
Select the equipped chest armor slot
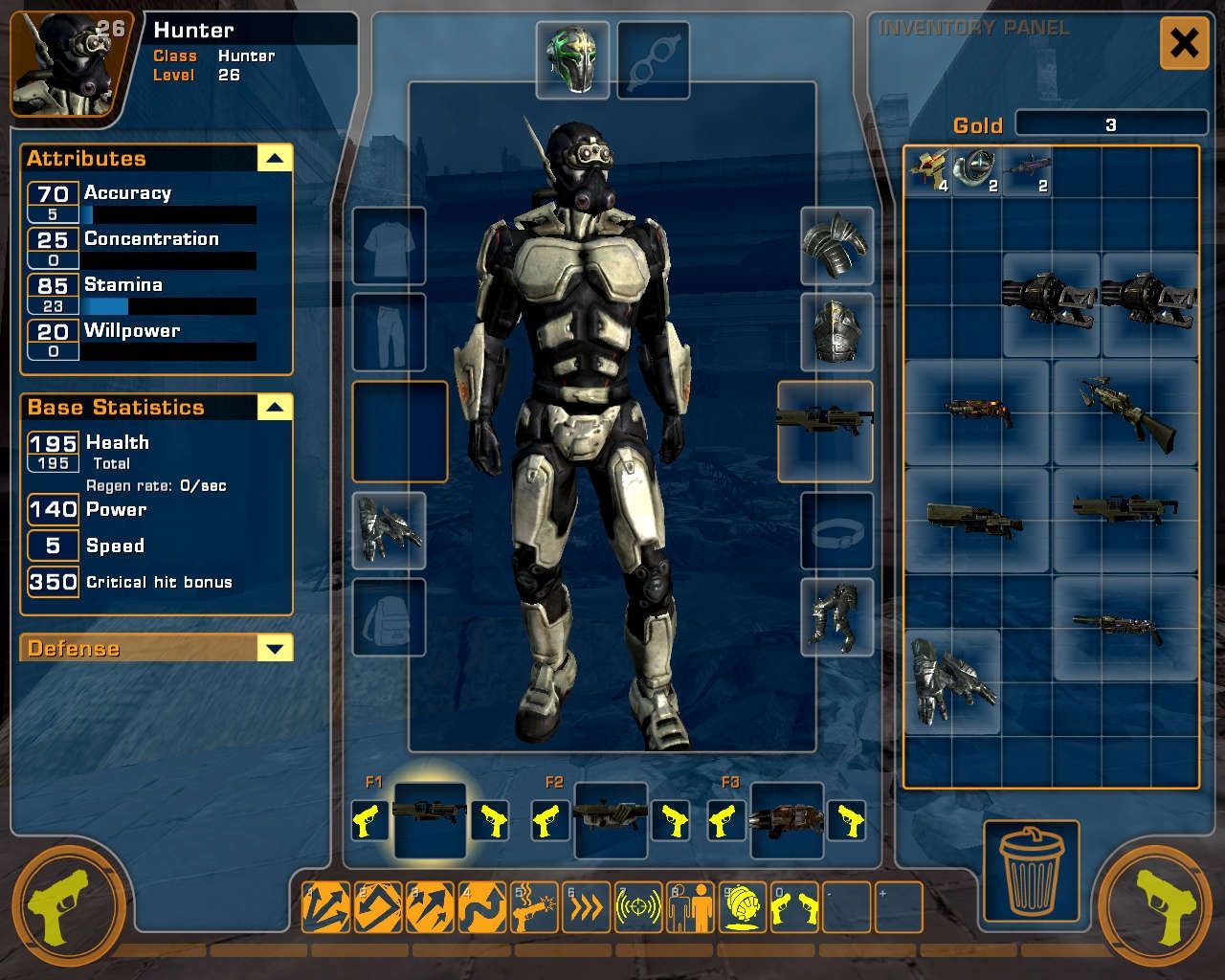tap(836, 332)
